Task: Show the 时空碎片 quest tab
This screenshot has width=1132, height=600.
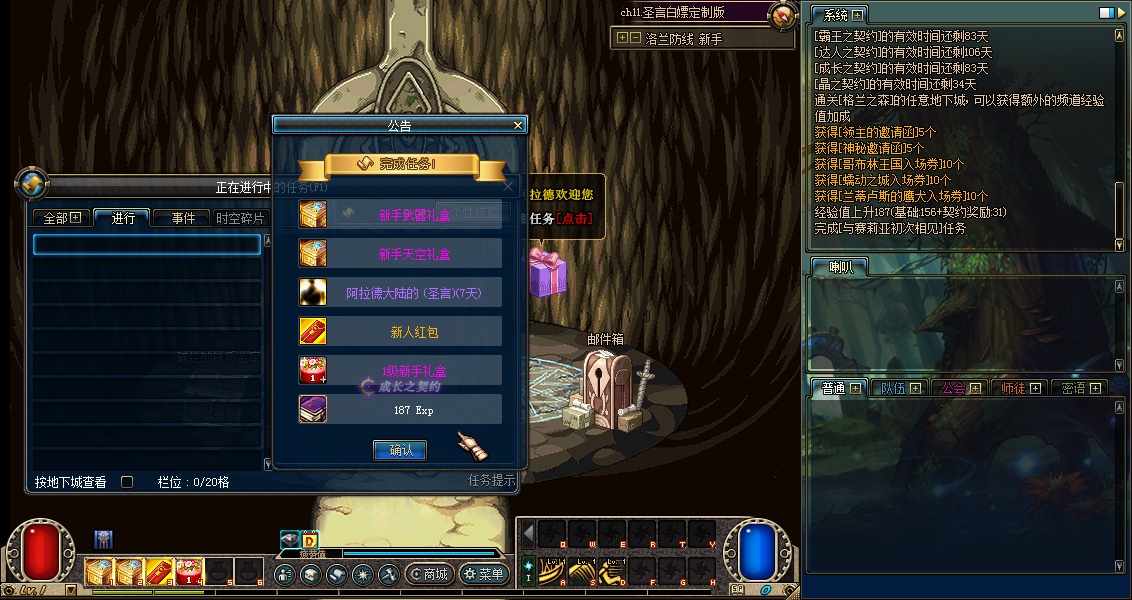Action: [240, 218]
